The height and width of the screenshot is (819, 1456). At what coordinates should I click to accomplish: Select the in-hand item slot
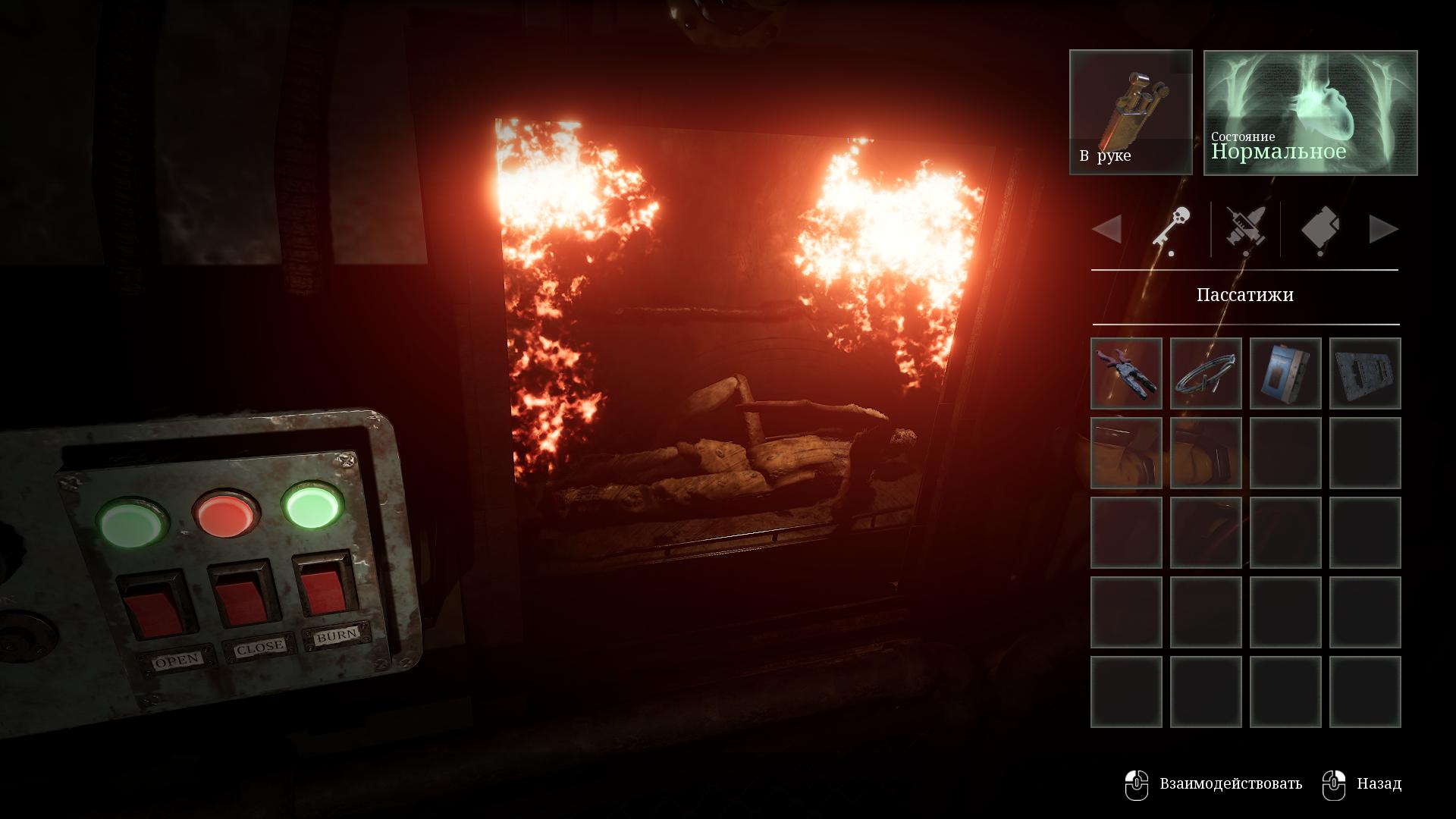pyautogui.click(x=1131, y=112)
